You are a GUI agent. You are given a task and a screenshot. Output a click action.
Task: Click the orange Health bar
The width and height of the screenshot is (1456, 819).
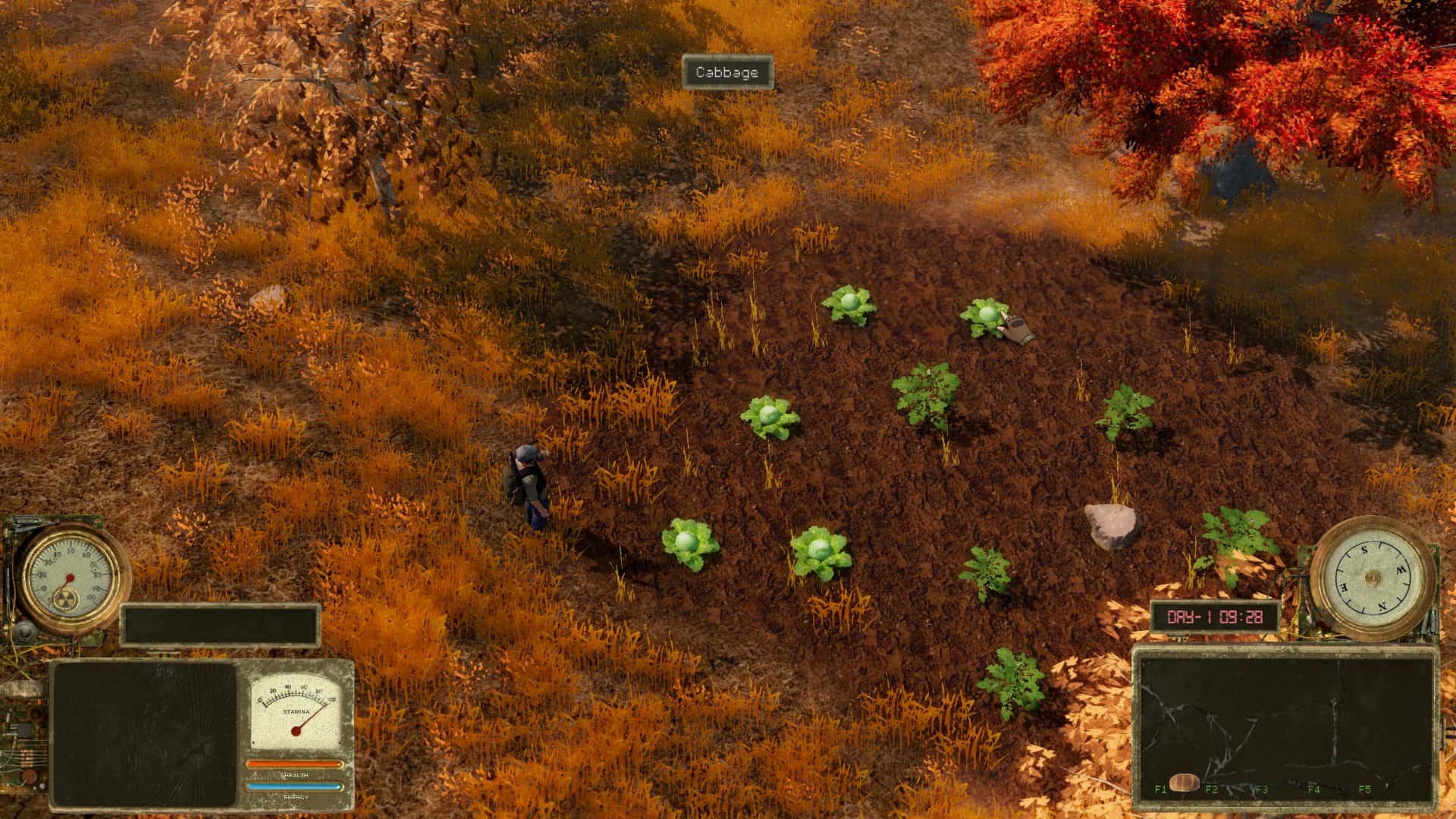(293, 764)
